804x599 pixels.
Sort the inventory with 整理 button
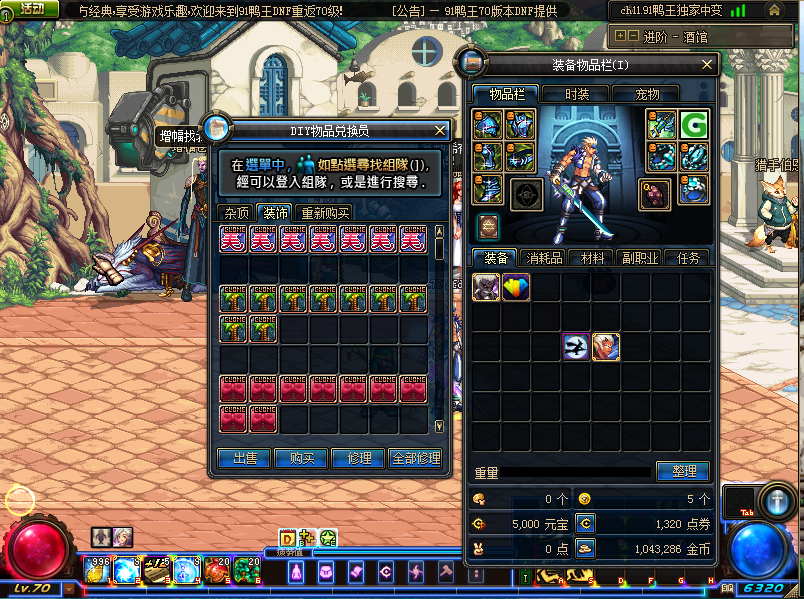(x=683, y=471)
